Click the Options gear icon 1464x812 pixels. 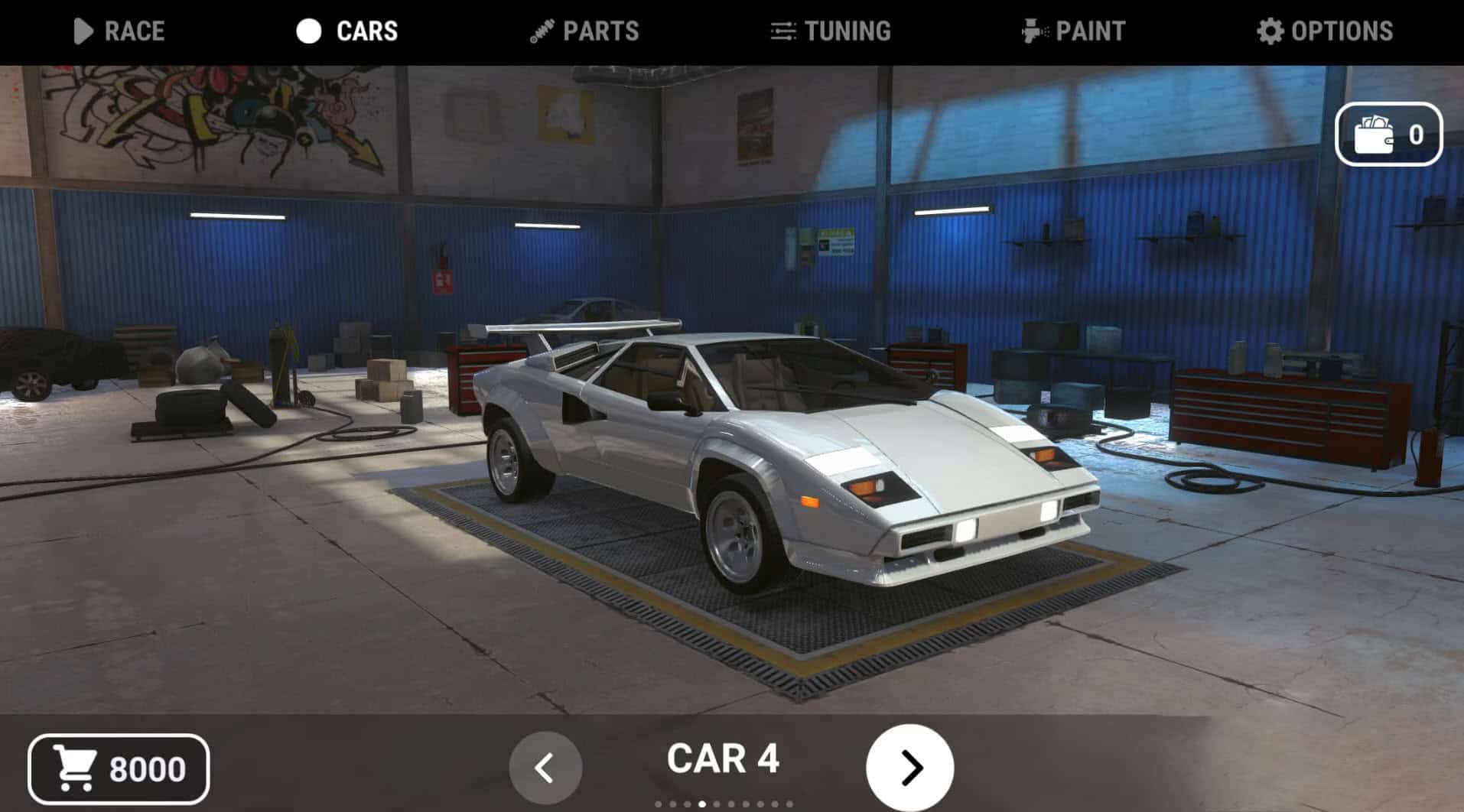point(1269,31)
